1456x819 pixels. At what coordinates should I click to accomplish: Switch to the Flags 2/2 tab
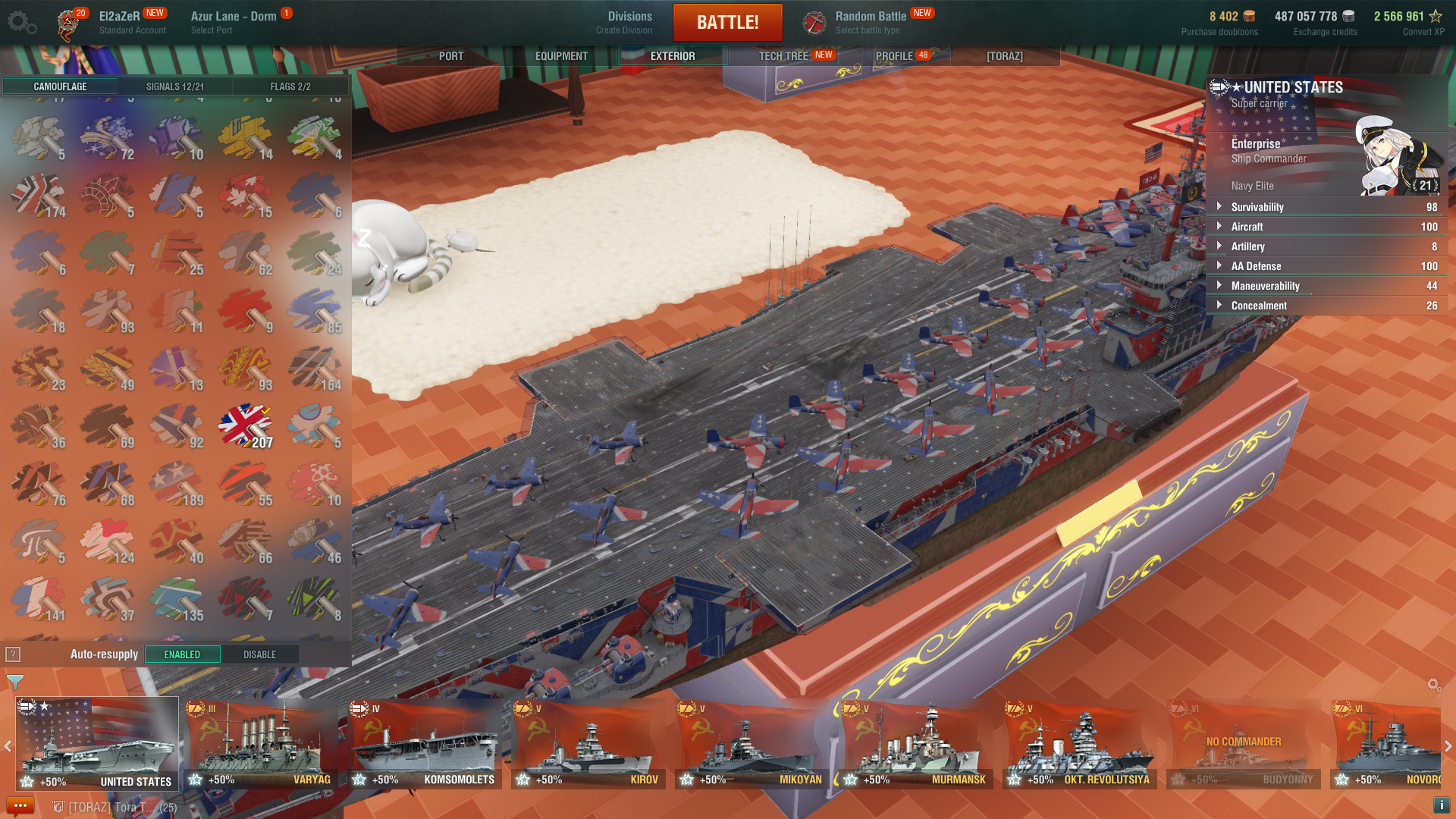click(290, 86)
